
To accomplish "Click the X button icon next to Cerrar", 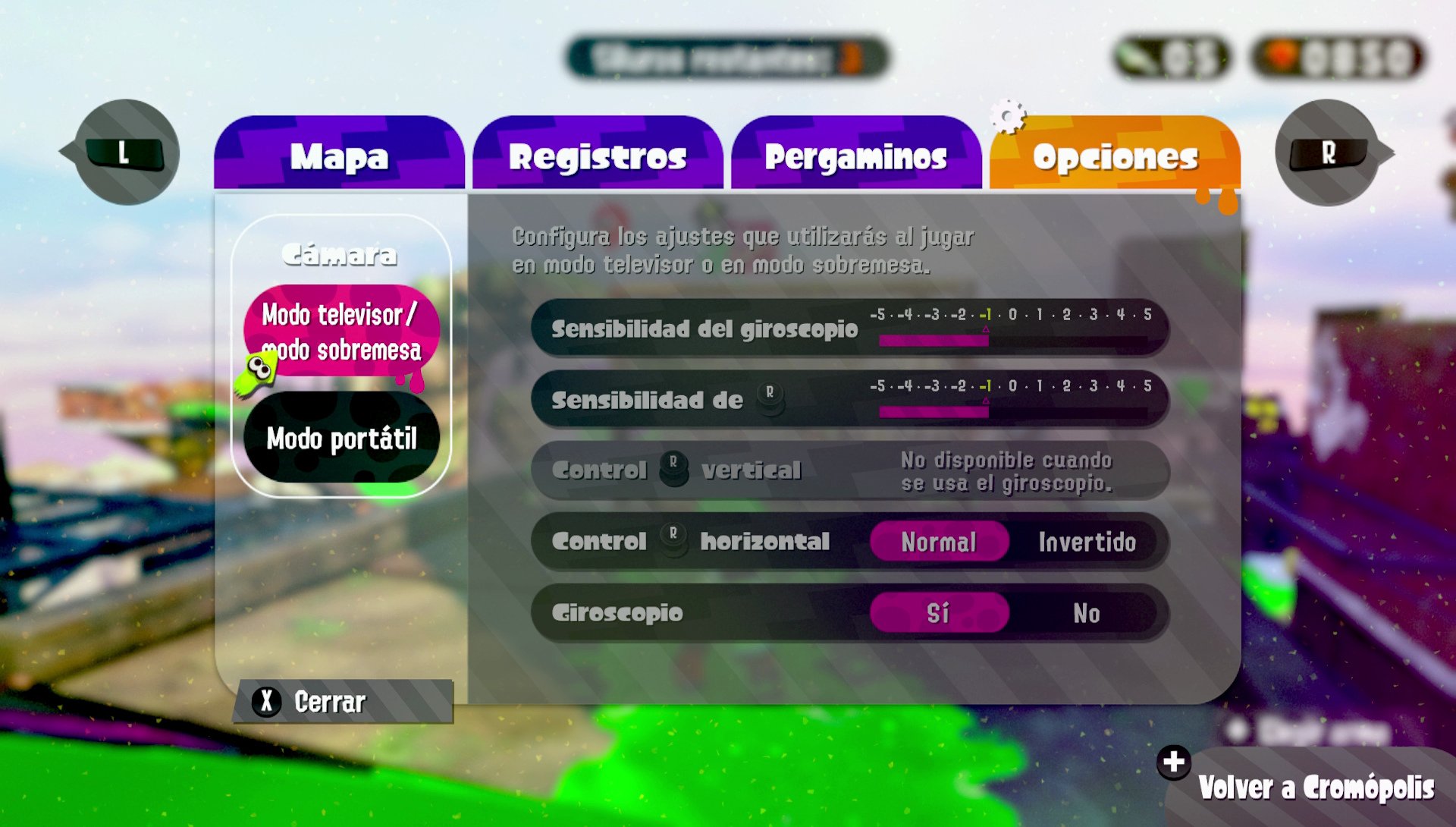I will (265, 702).
